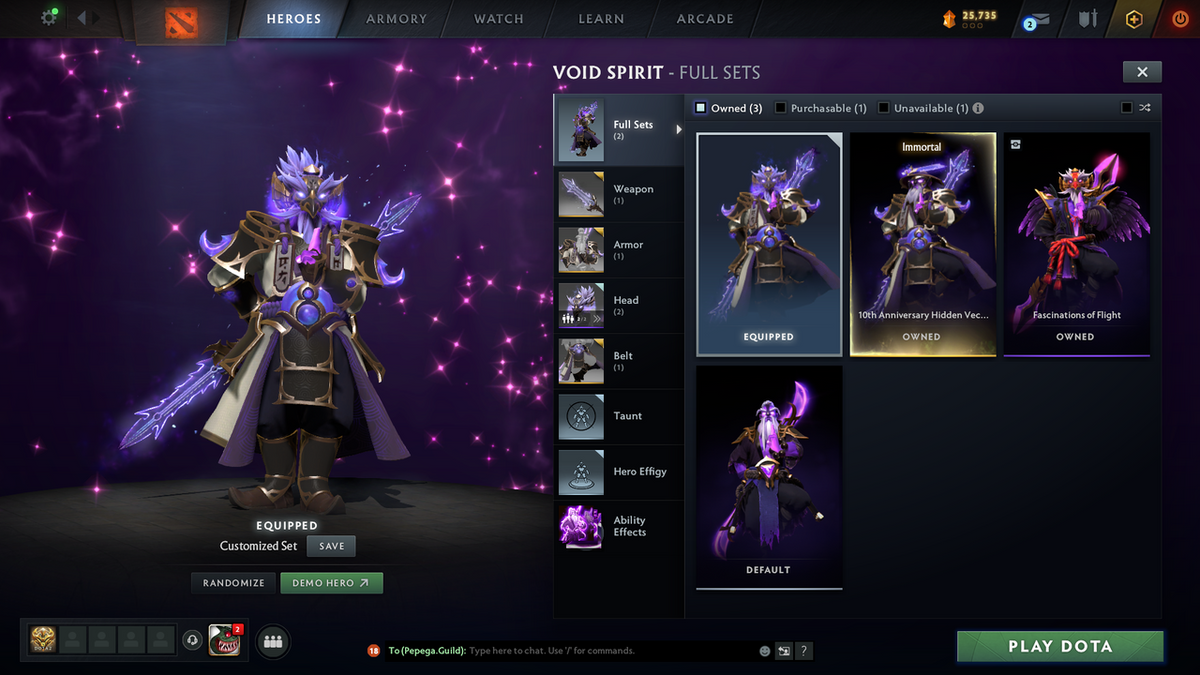Pick the 10th Anniversary Hidden Vector set
This screenshot has height=675, width=1200.
(x=922, y=244)
